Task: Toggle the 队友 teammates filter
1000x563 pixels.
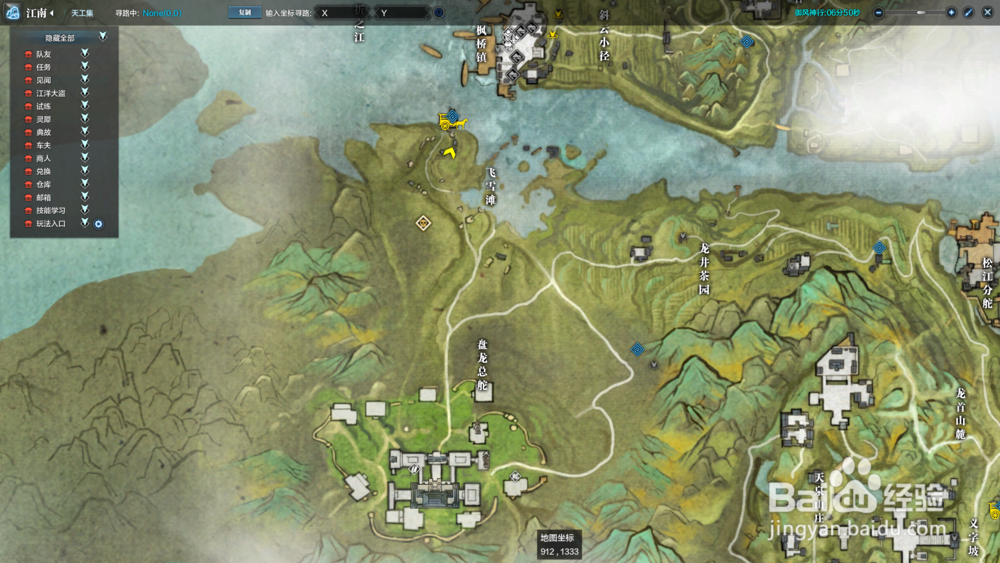Action: click(x=85, y=53)
